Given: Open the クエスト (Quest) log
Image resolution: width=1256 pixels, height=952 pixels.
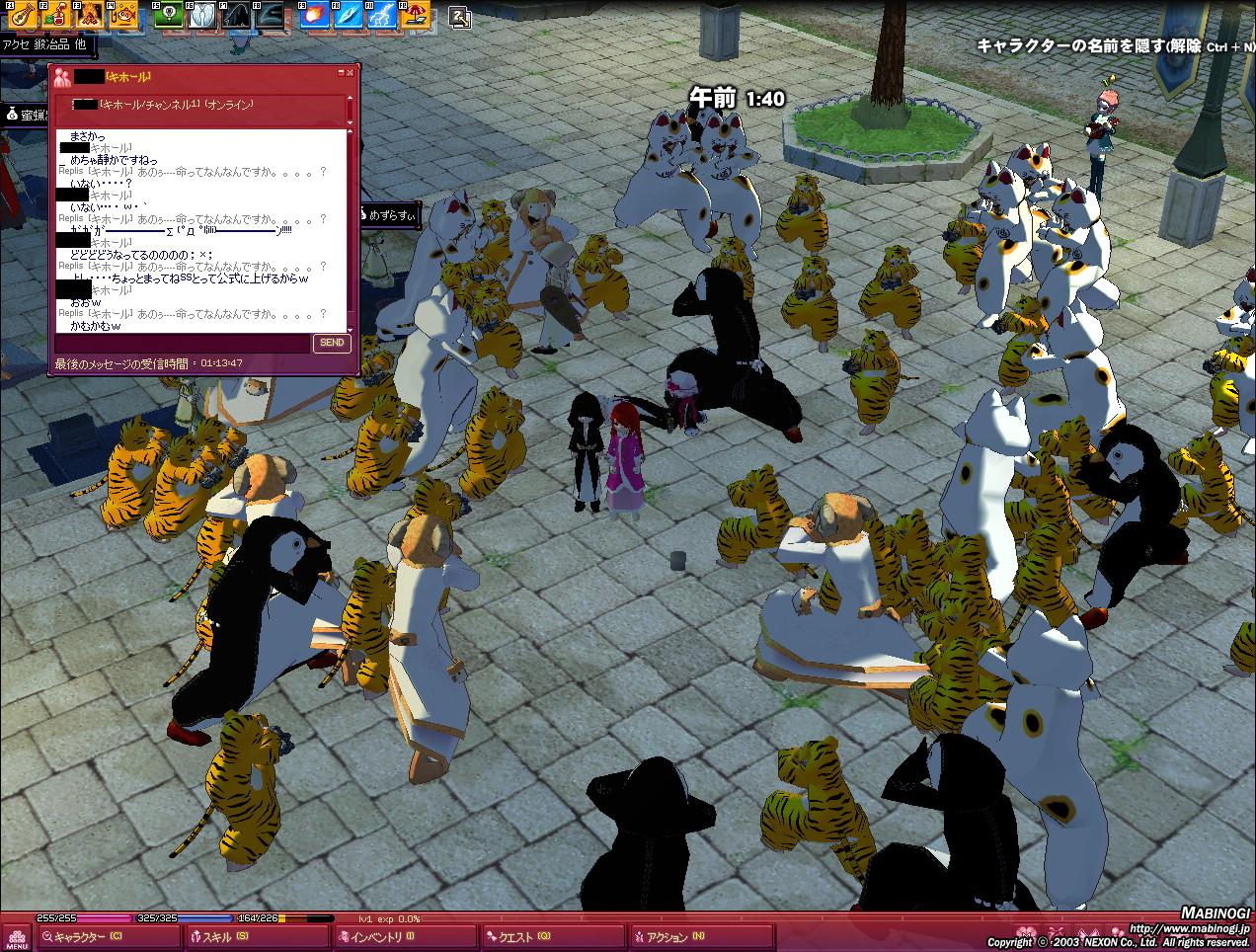Looking at the screenshot, I should coord(553,937).
